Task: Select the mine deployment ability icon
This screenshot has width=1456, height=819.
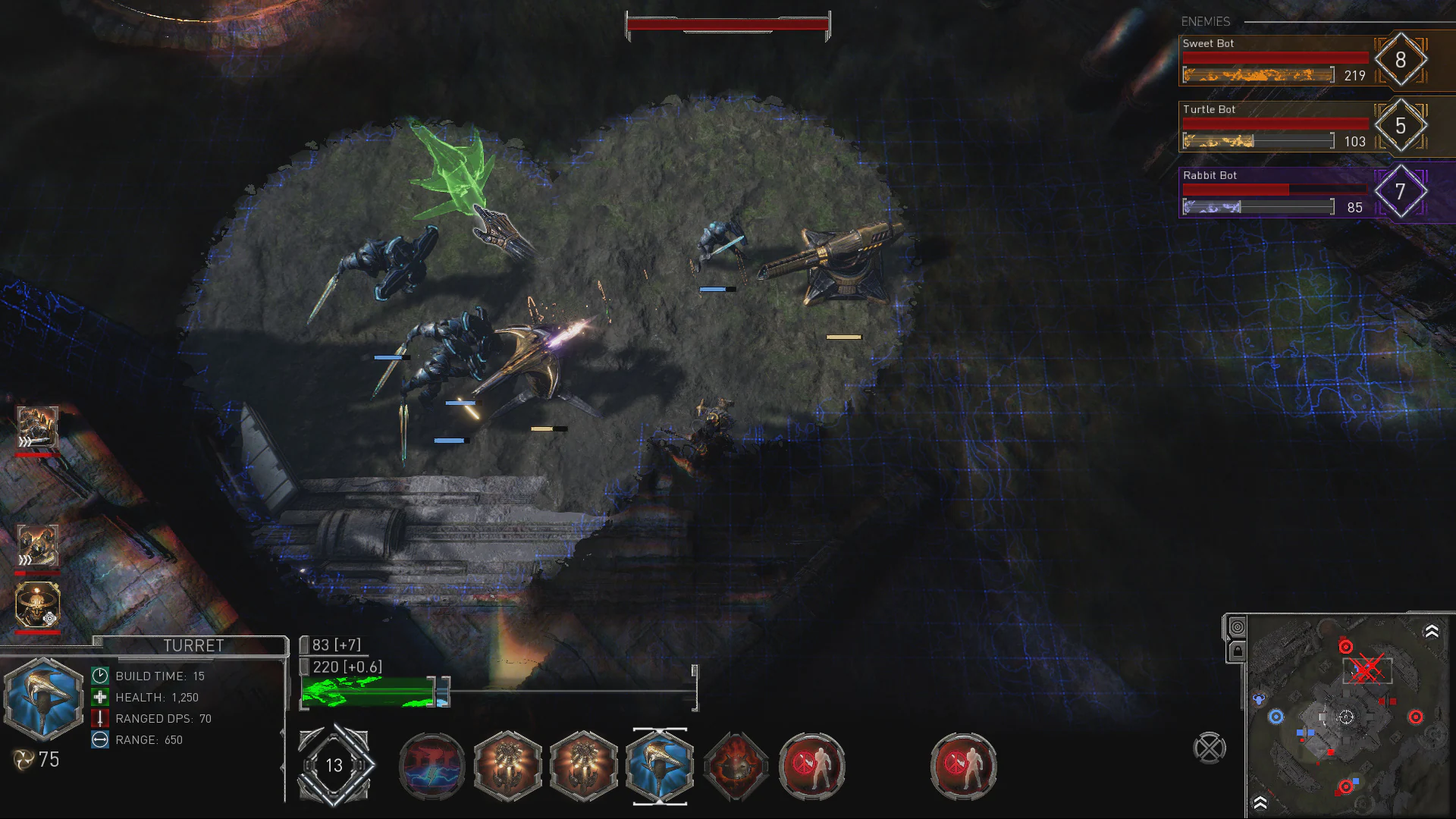Action: click(735, 766)
